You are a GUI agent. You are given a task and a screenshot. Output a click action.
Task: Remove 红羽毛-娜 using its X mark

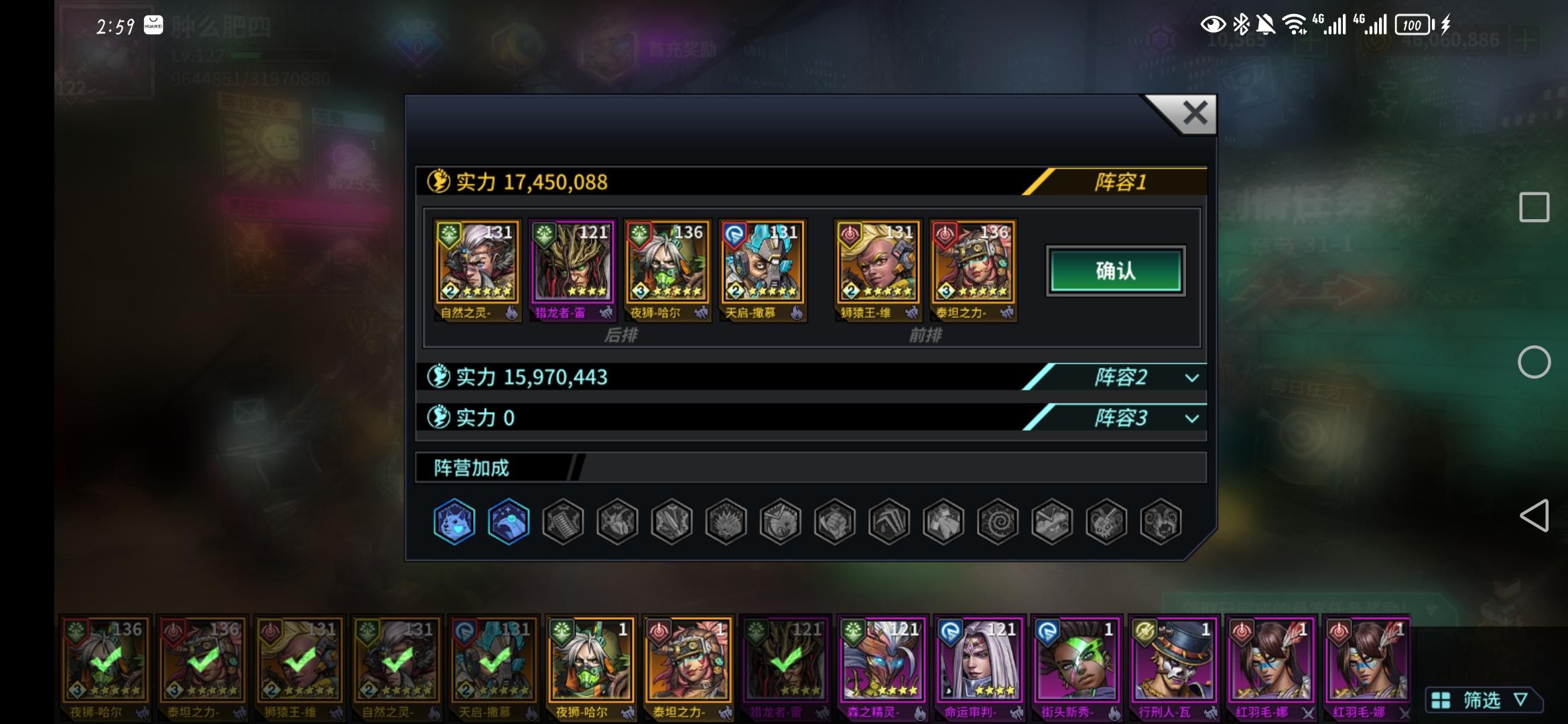point(1310,713)
